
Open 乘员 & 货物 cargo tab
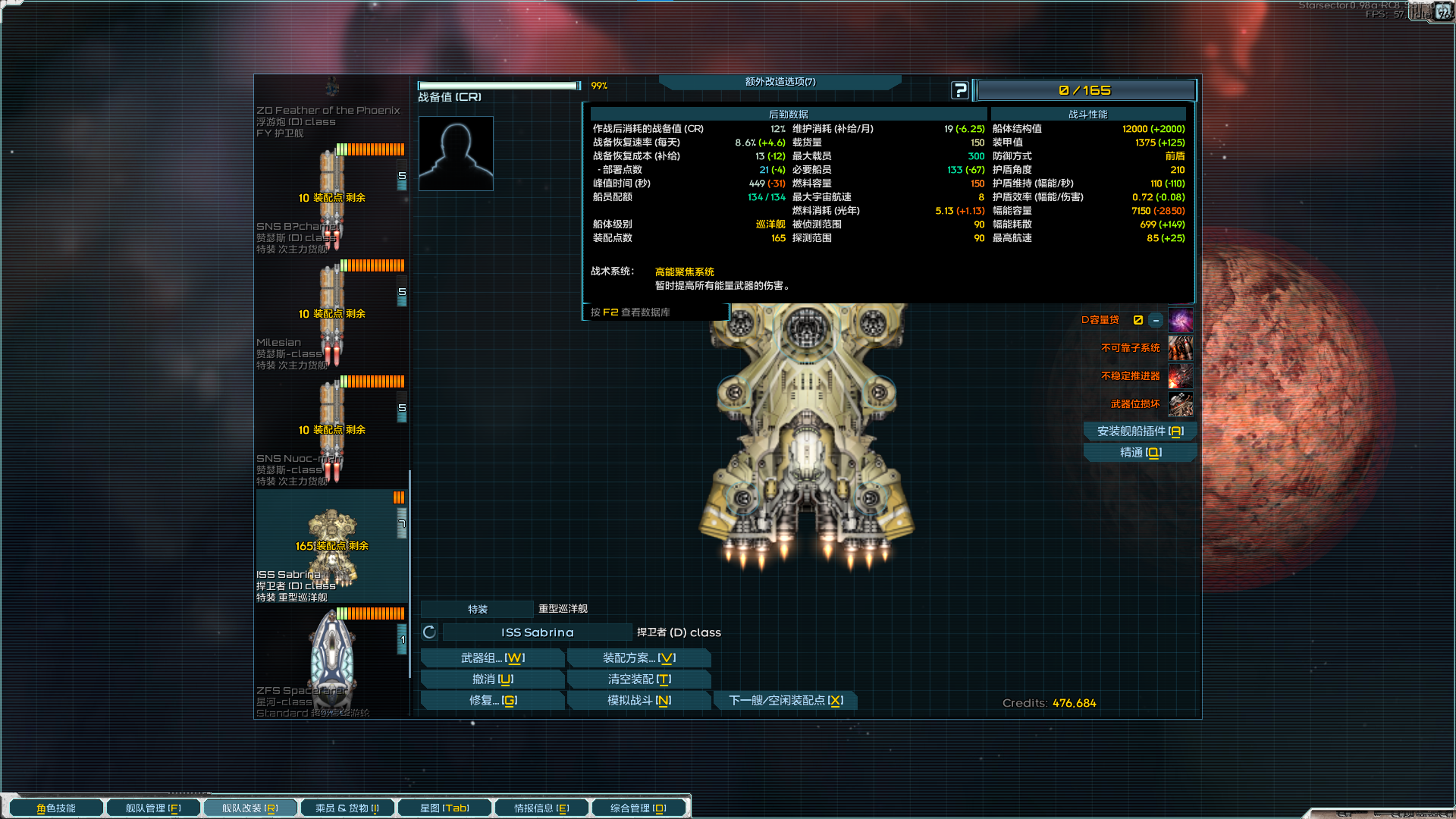pyautogui.click(x=347, y=808)
